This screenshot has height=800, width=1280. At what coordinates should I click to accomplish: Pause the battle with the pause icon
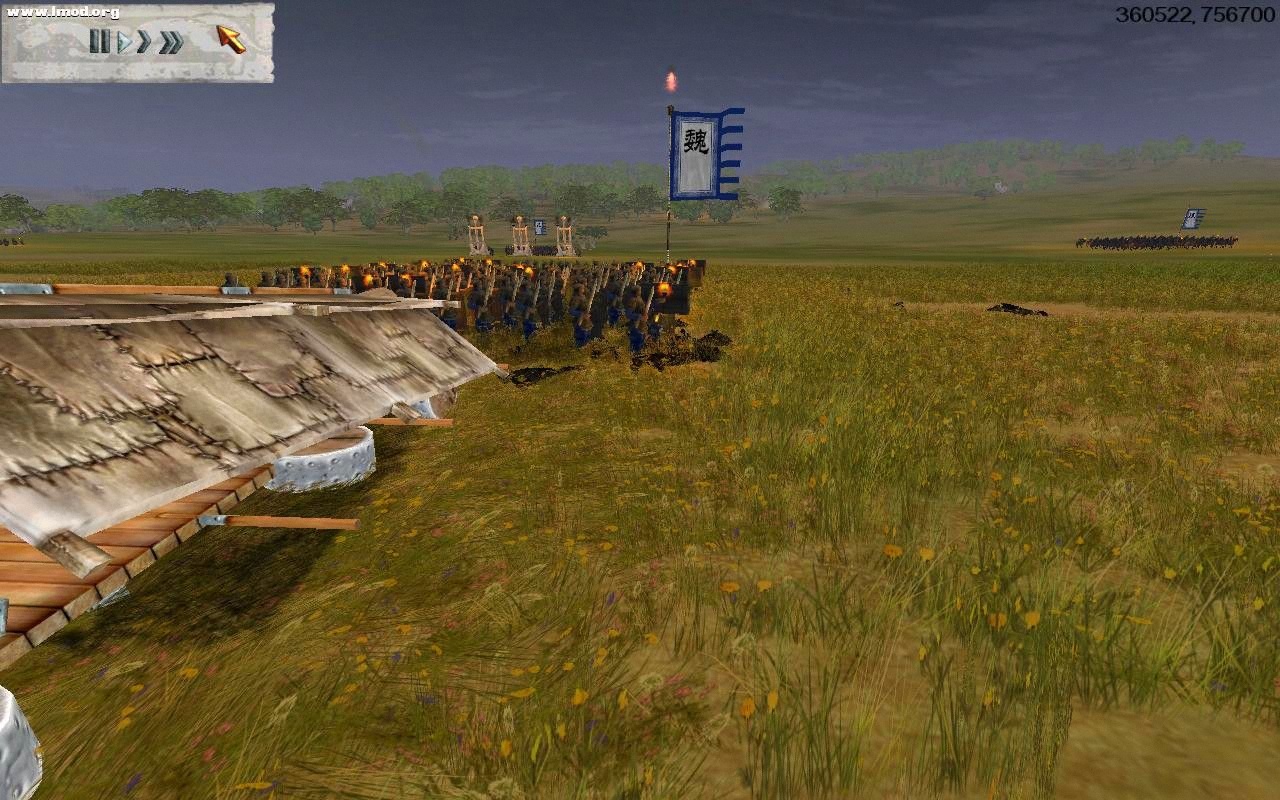(100, 41)
